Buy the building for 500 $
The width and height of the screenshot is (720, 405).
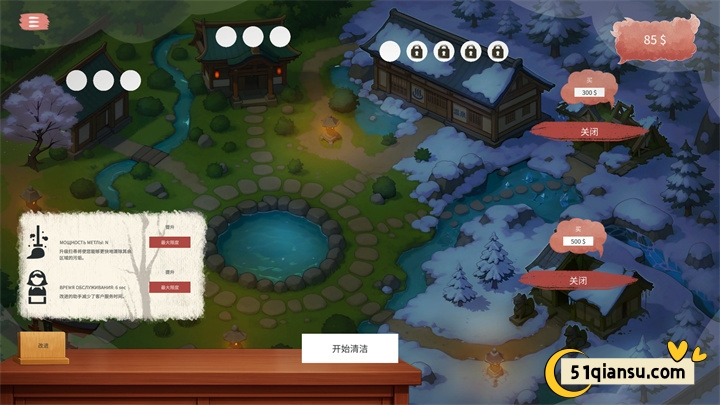click(579, 242)
